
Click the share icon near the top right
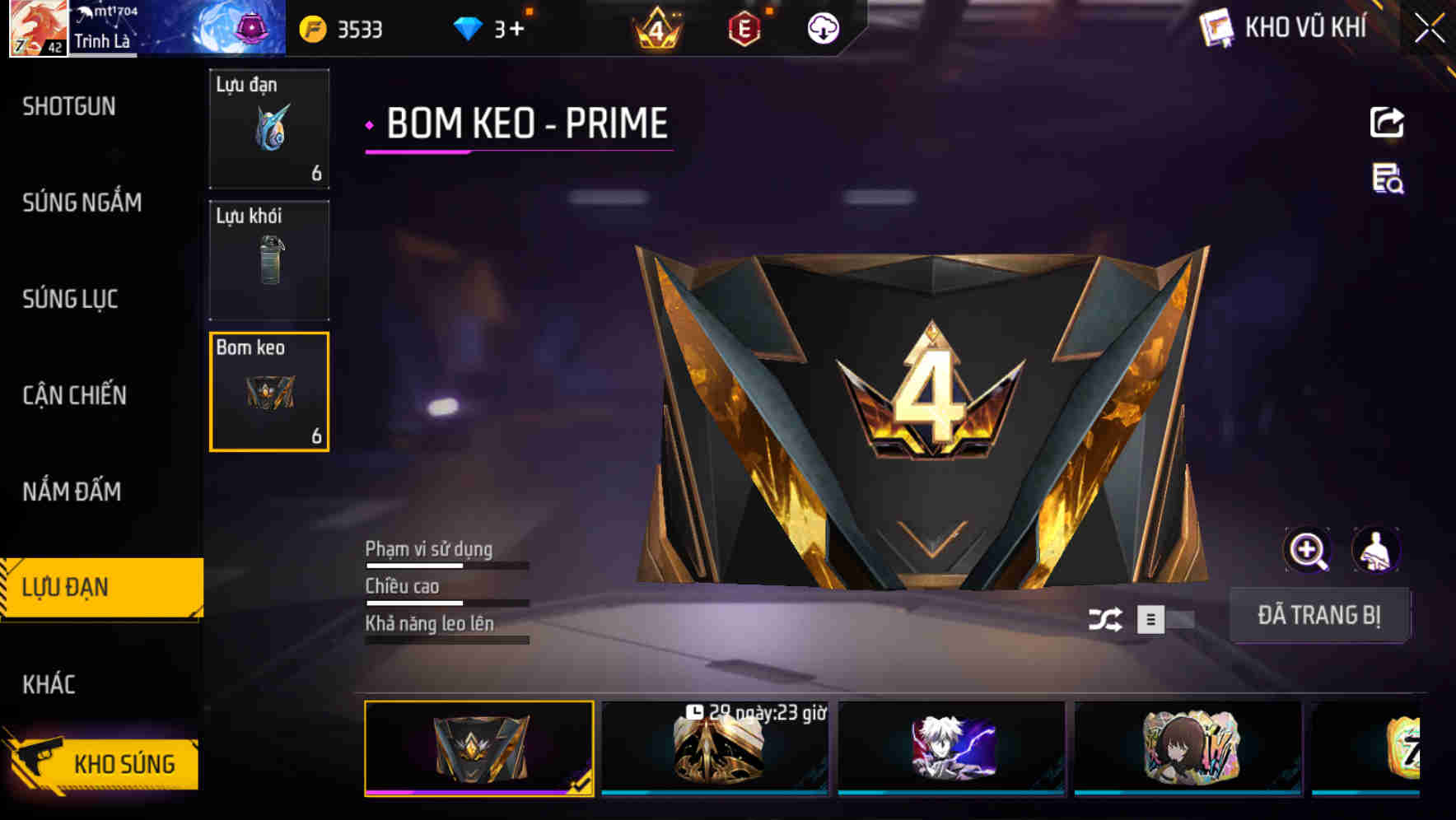point(1386,122)
